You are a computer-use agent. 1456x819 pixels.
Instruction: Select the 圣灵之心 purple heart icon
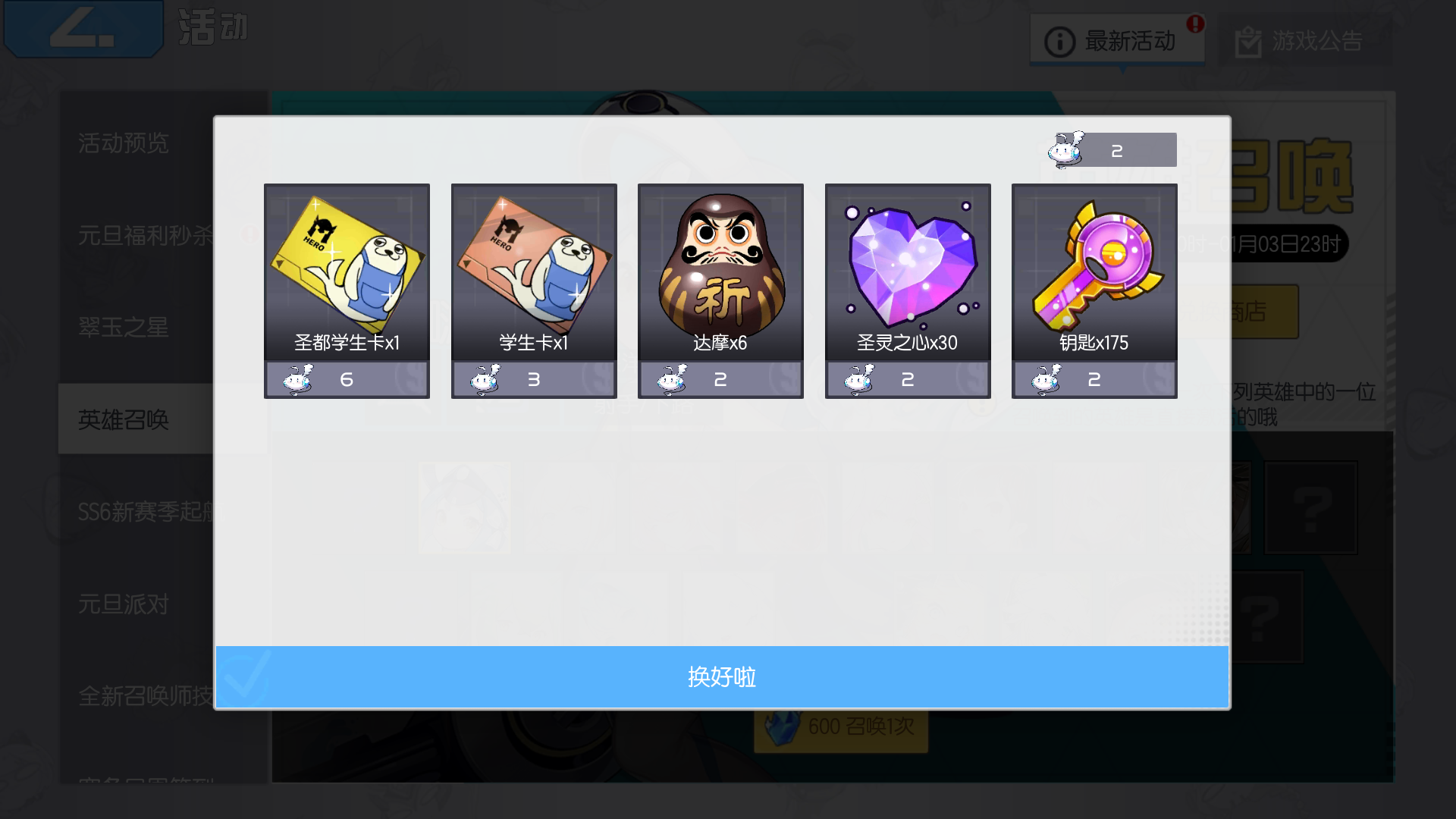click(x=907, y=265)
